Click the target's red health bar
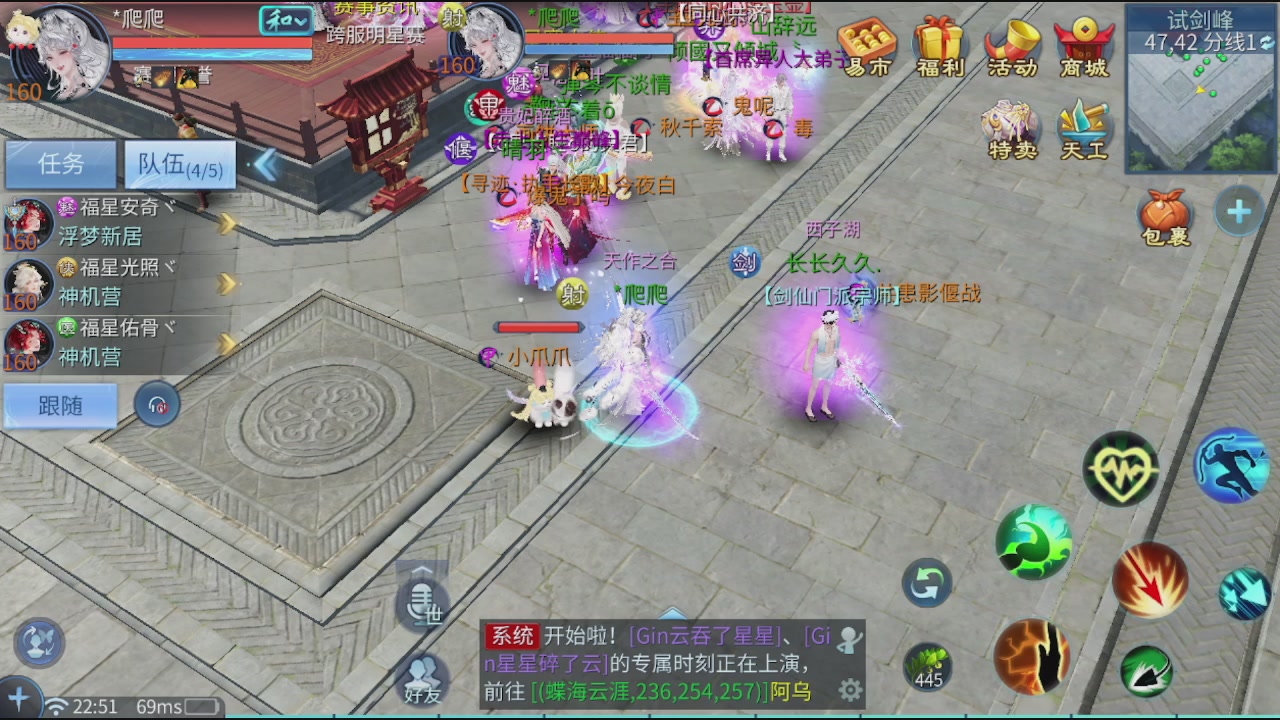 [x=540, y=327]
